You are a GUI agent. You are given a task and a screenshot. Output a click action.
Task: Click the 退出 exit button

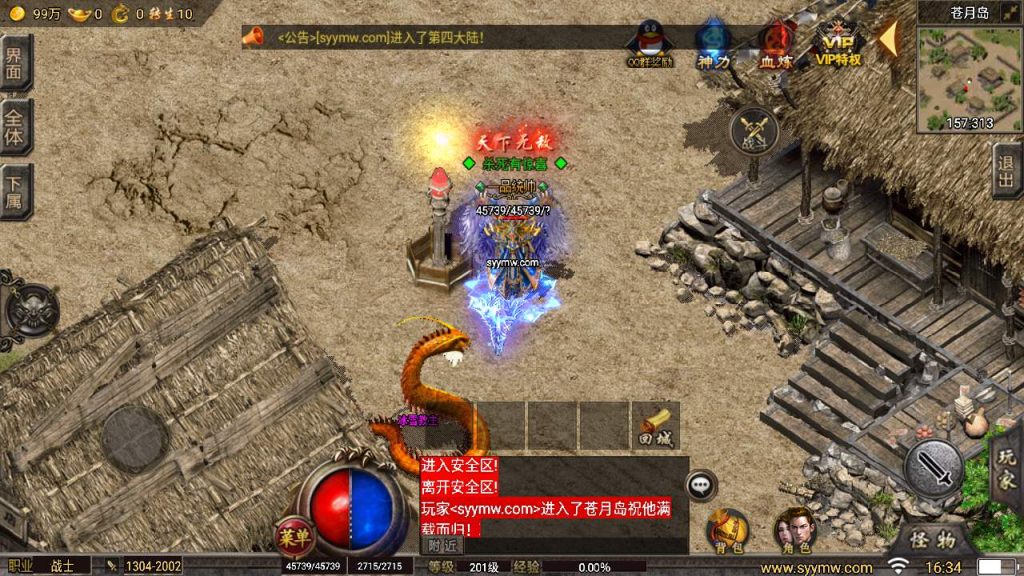tap(1007, 170)
